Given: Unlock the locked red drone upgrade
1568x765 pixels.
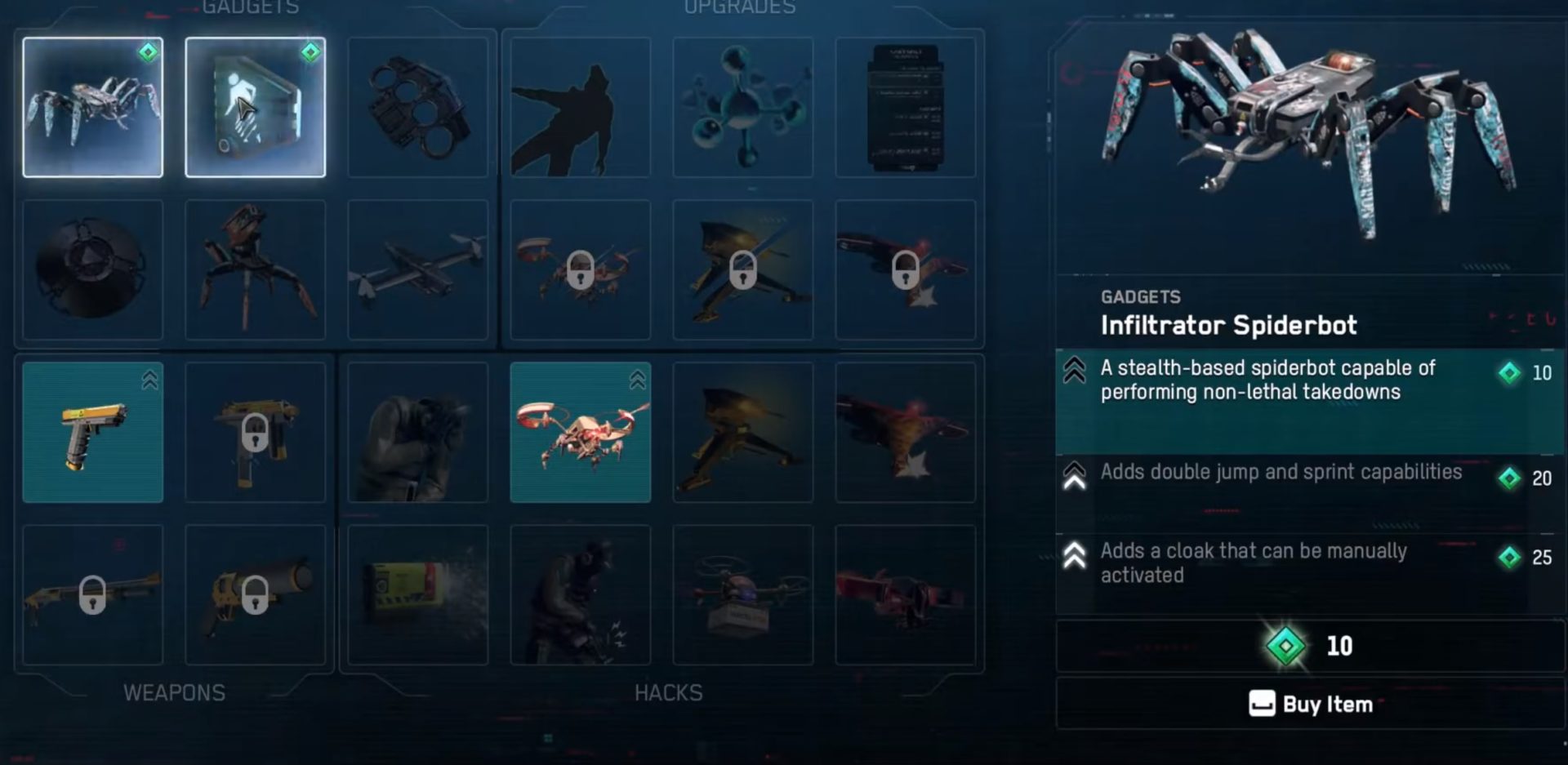Looking at the screenshot, I should coord(580,269).
